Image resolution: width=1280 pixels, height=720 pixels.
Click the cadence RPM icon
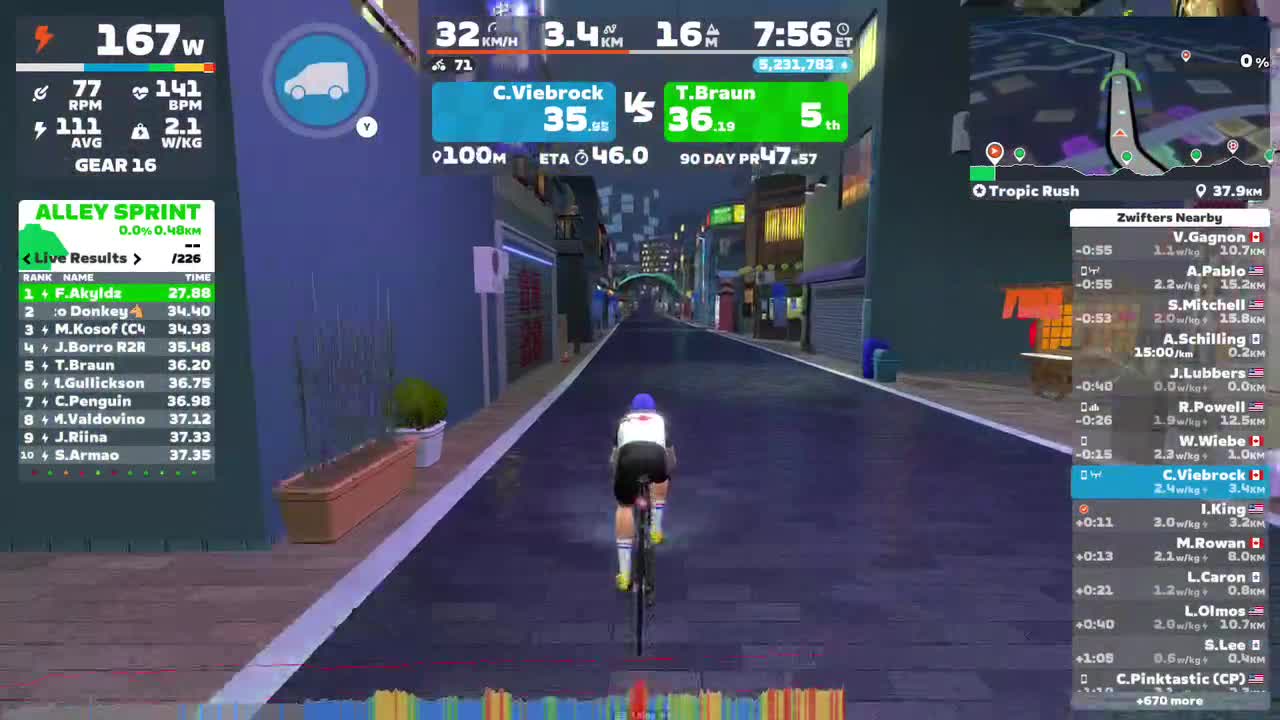41,91
